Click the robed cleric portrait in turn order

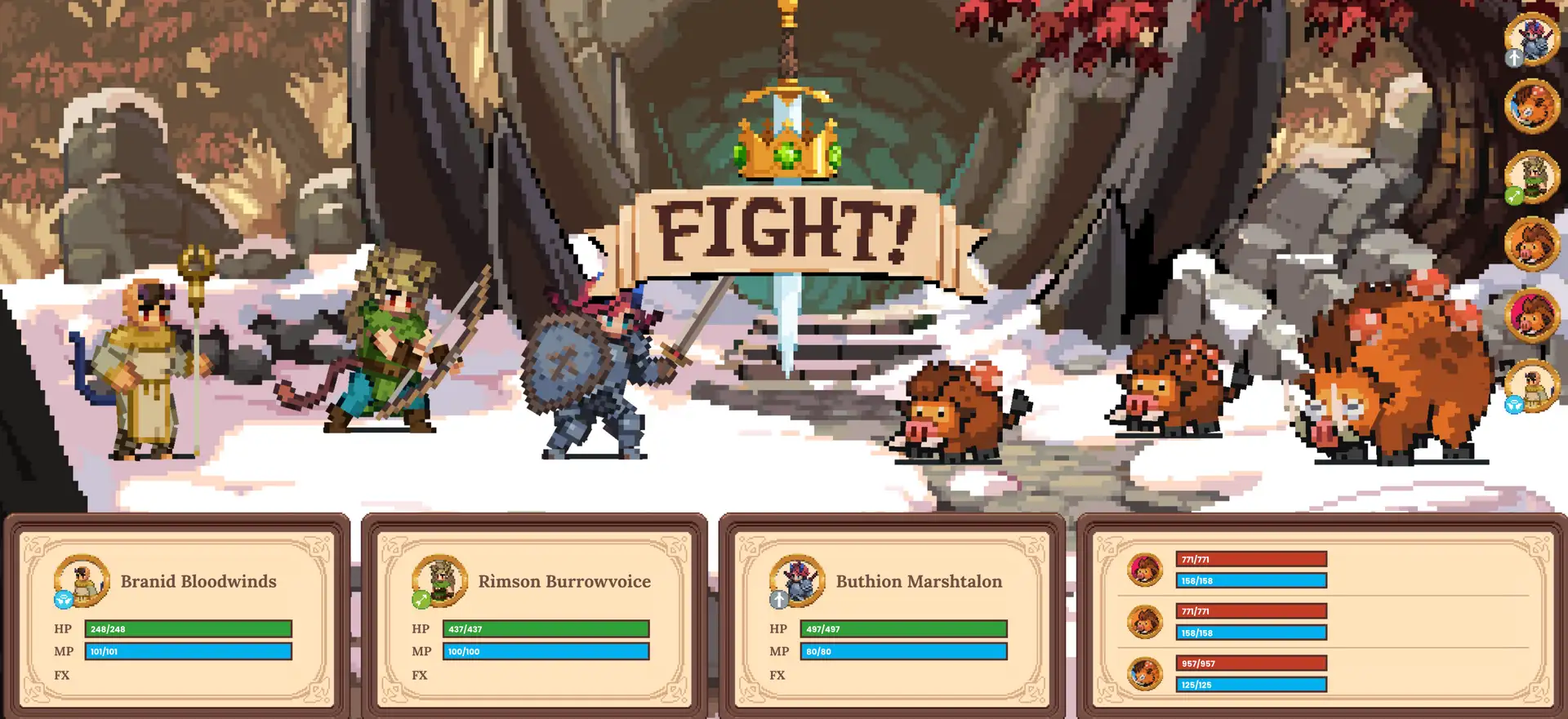[x=1532, y=385]
